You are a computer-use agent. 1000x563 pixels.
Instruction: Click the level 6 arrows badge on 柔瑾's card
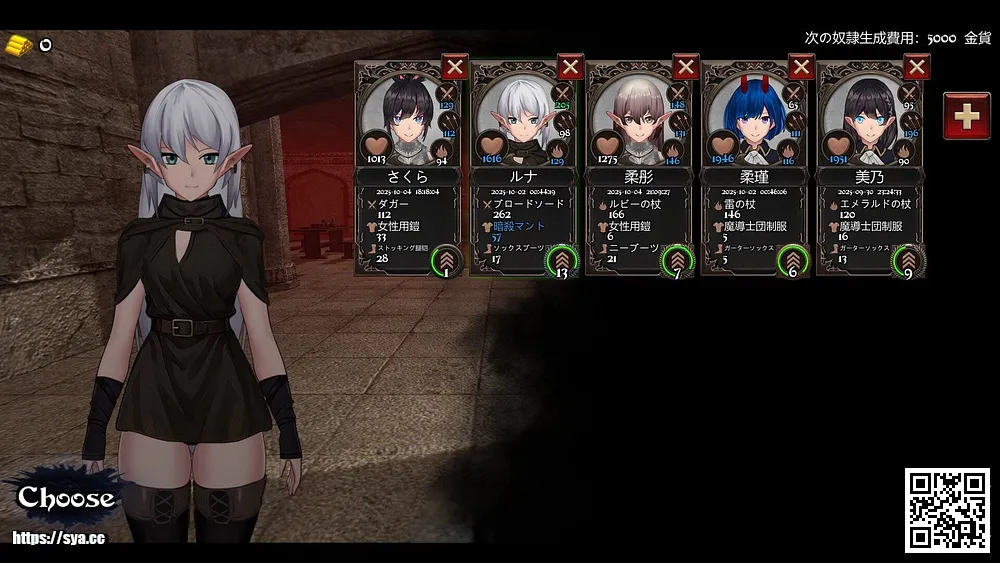click(792, 261)
